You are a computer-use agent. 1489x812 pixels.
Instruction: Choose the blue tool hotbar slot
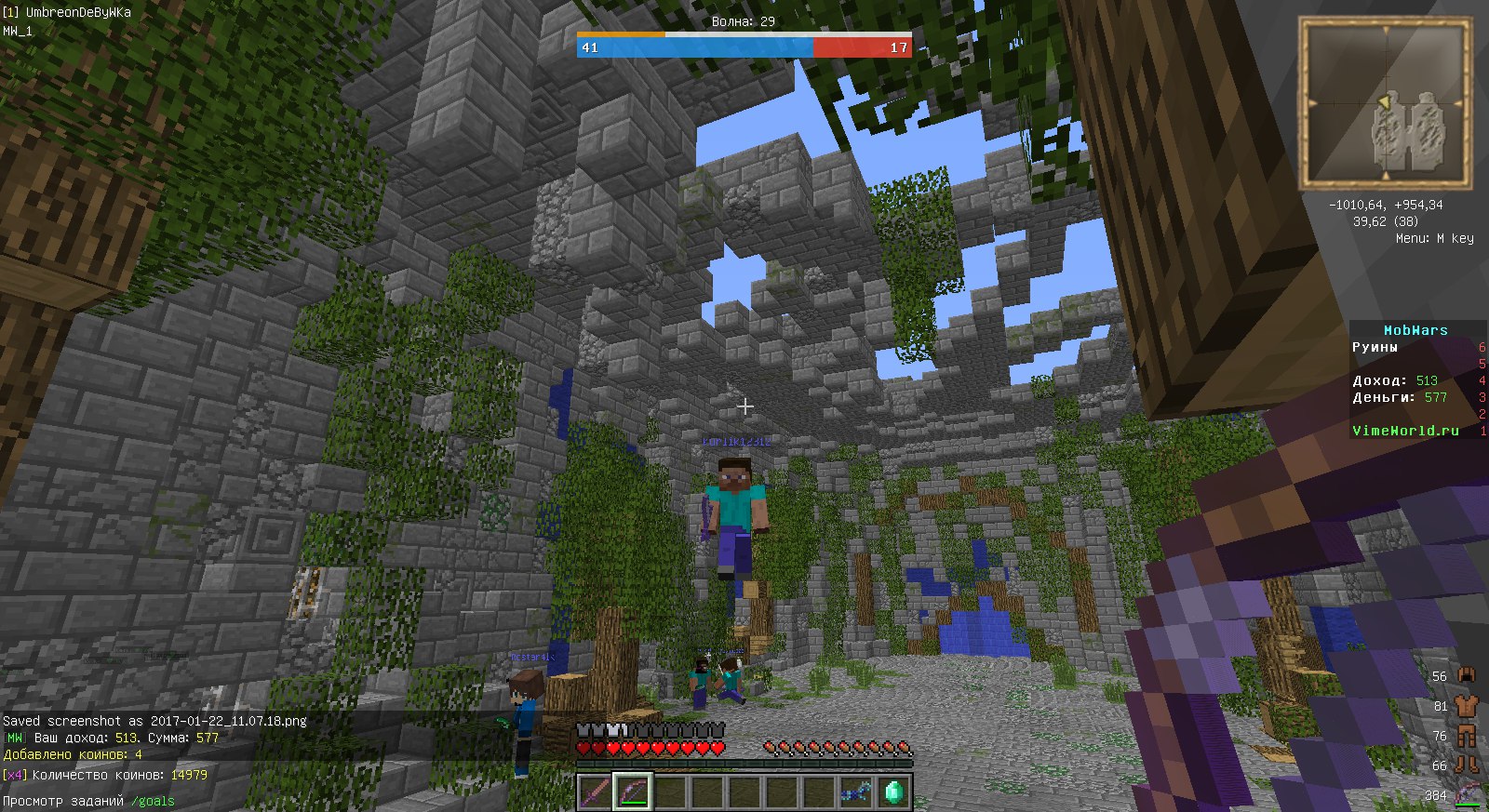point(856,792)
